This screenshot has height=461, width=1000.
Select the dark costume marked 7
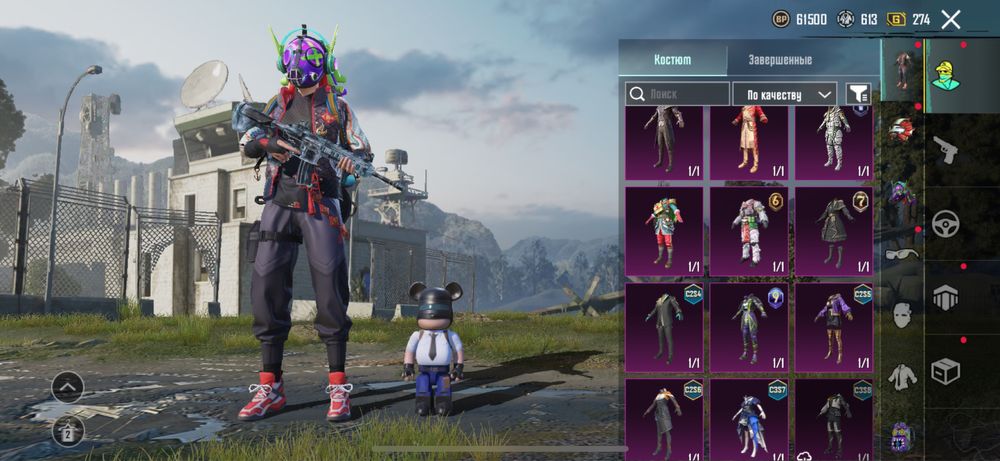833,232
